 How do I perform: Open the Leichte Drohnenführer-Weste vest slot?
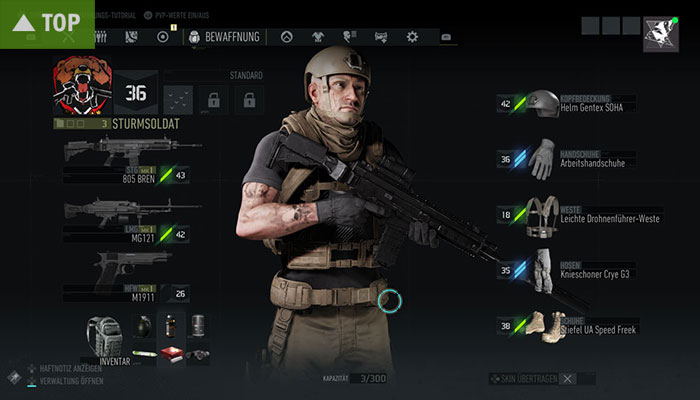(543, 214)
